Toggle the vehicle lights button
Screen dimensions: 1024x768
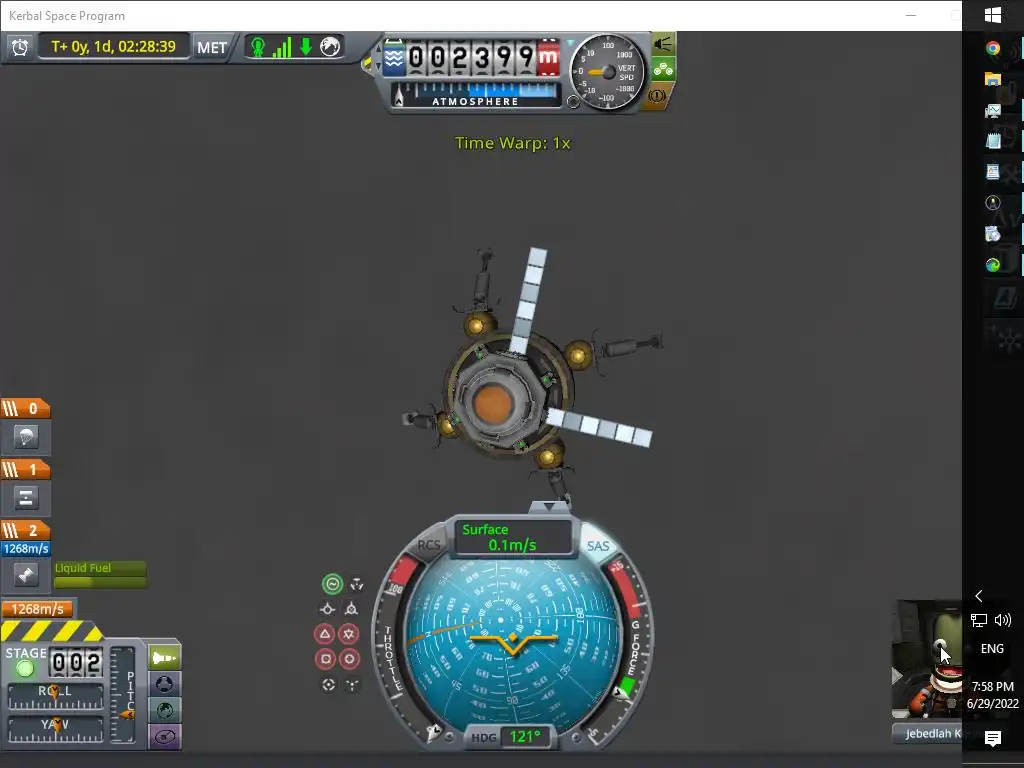662,44
